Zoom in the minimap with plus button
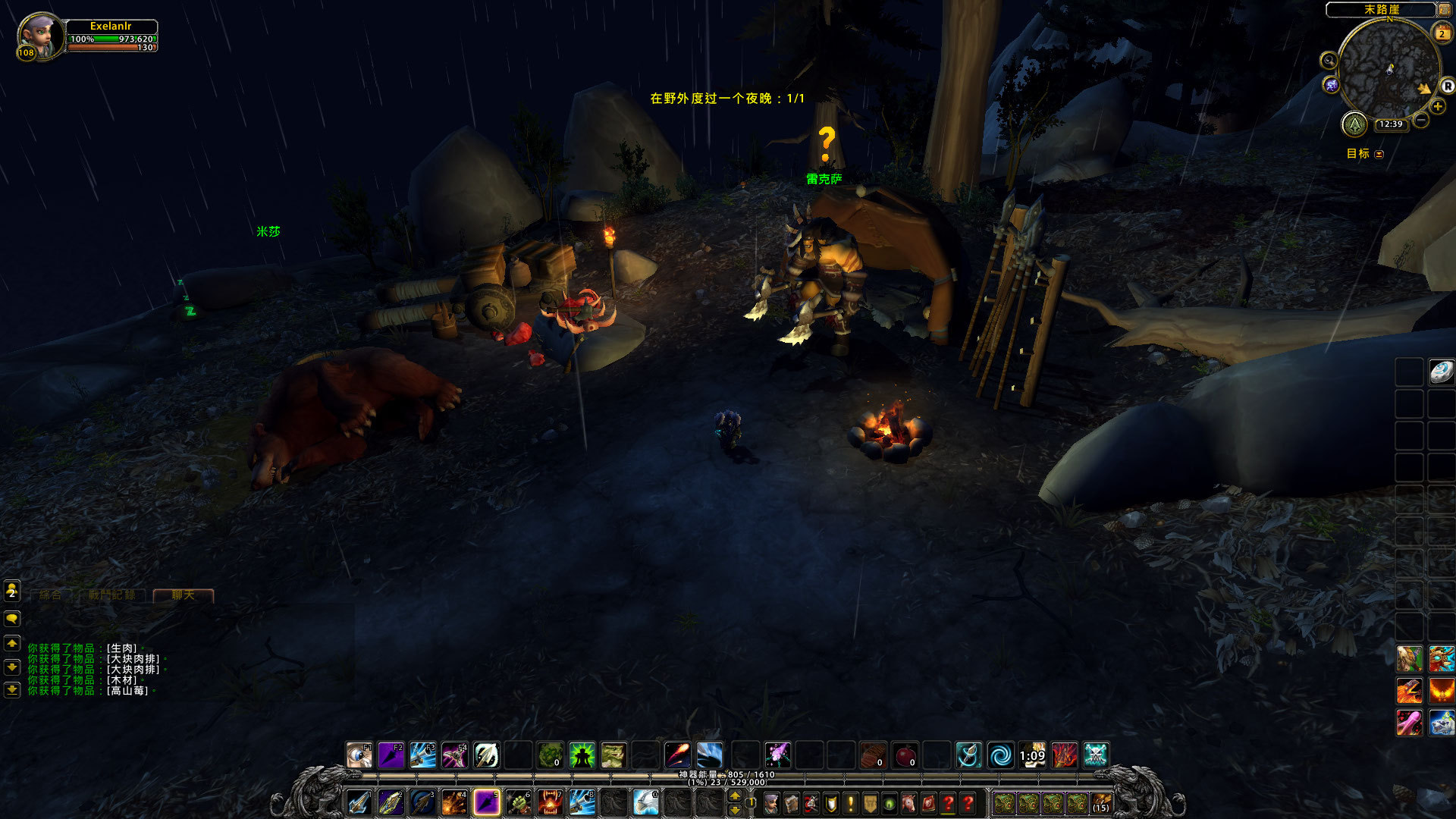This screenshot has height=819, width=1456. tap(1438, 107)
